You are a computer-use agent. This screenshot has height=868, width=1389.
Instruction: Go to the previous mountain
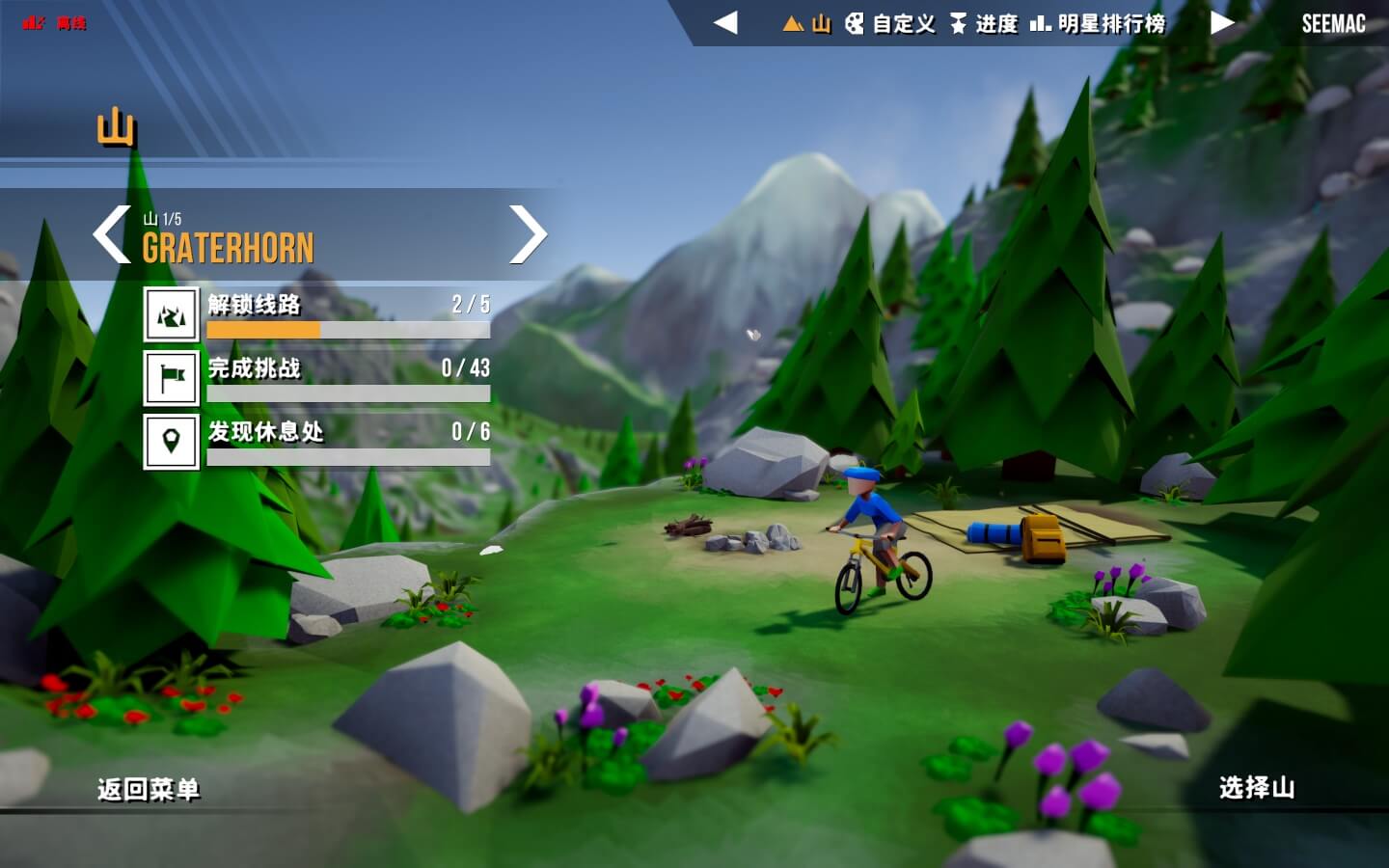[x=112, y=234]
